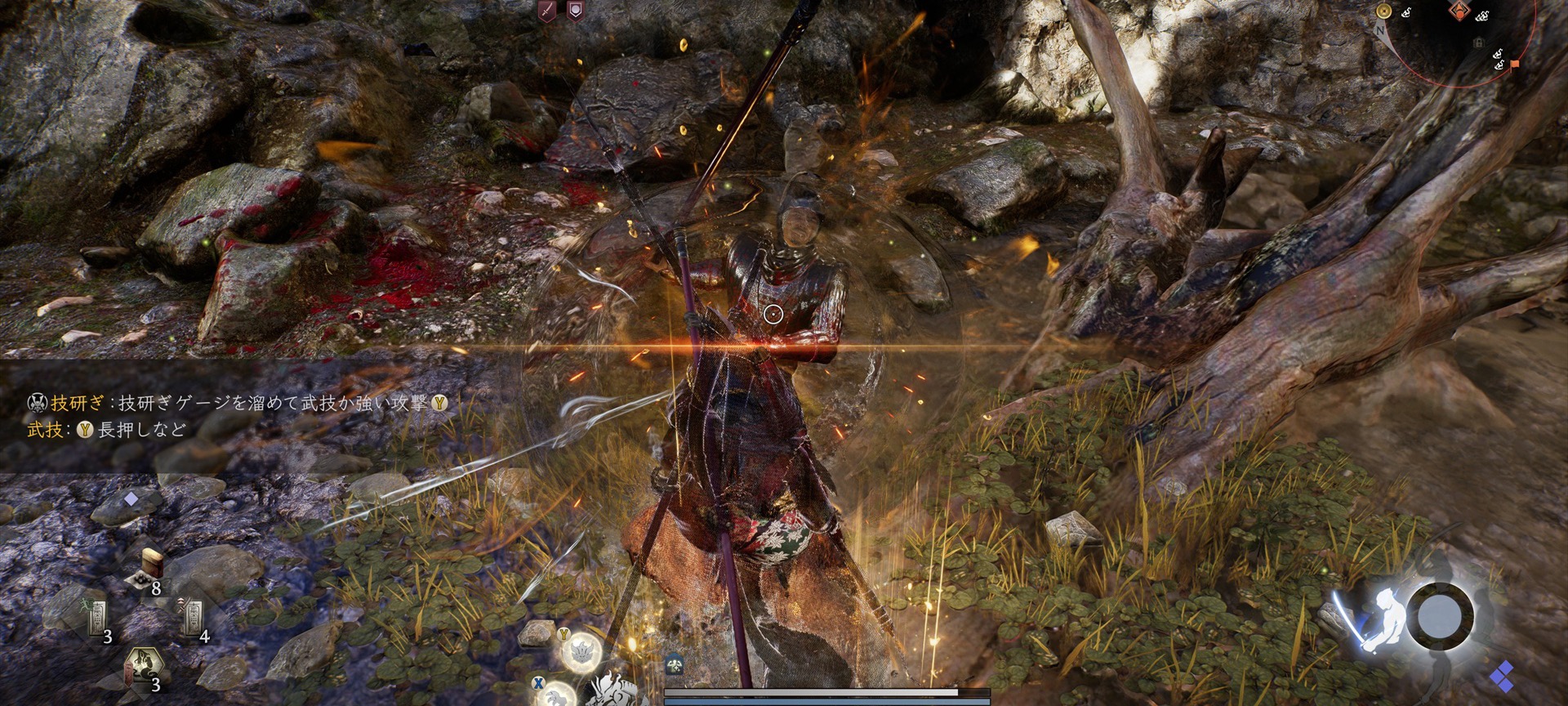Click the padlock icon on the minimap
Viewport: 1568px width, 706px height.
pyautogui.click(x=1478, y=42)
